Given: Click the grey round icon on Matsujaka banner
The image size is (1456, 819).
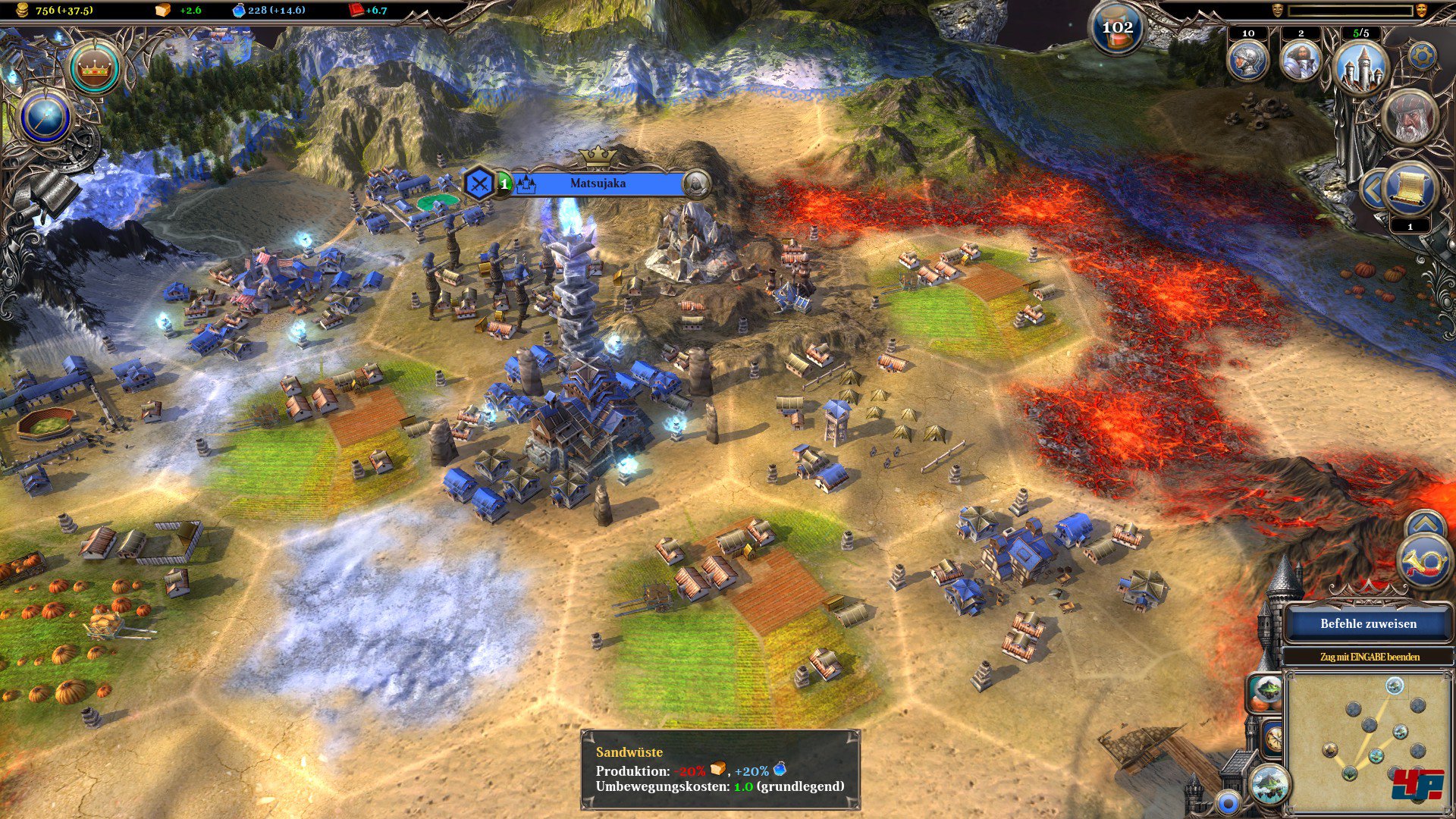Looking at the screenshot, I should click(696, 184).
